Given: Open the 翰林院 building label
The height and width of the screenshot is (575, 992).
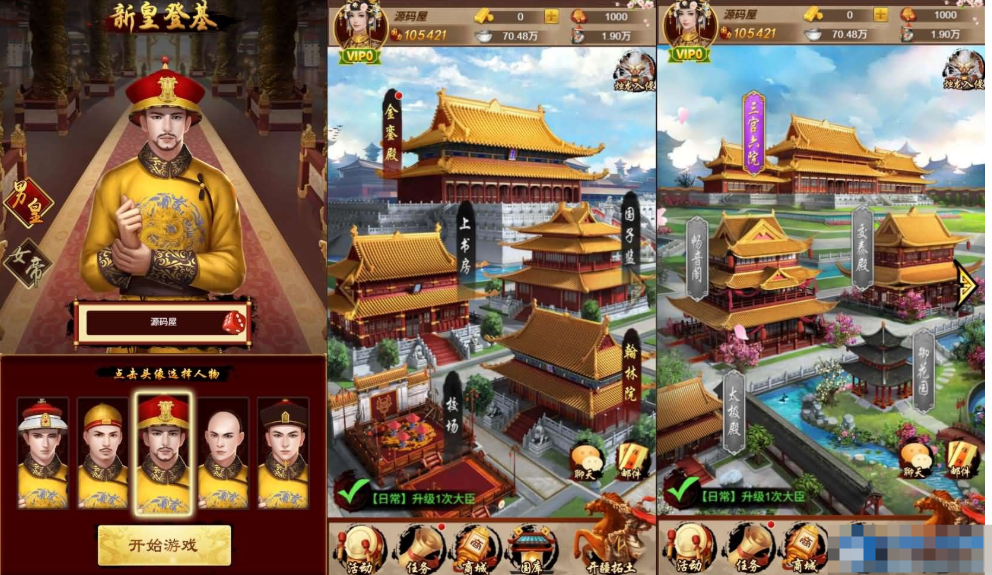Looking at the screenshot, I should click(x=631, y=364).
